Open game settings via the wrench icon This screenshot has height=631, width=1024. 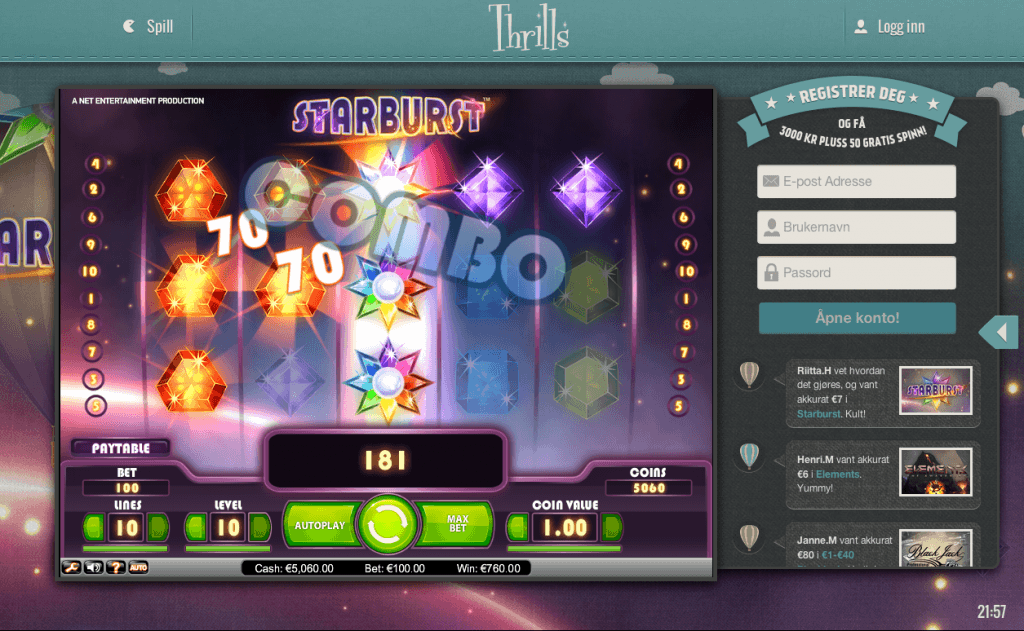73,568
